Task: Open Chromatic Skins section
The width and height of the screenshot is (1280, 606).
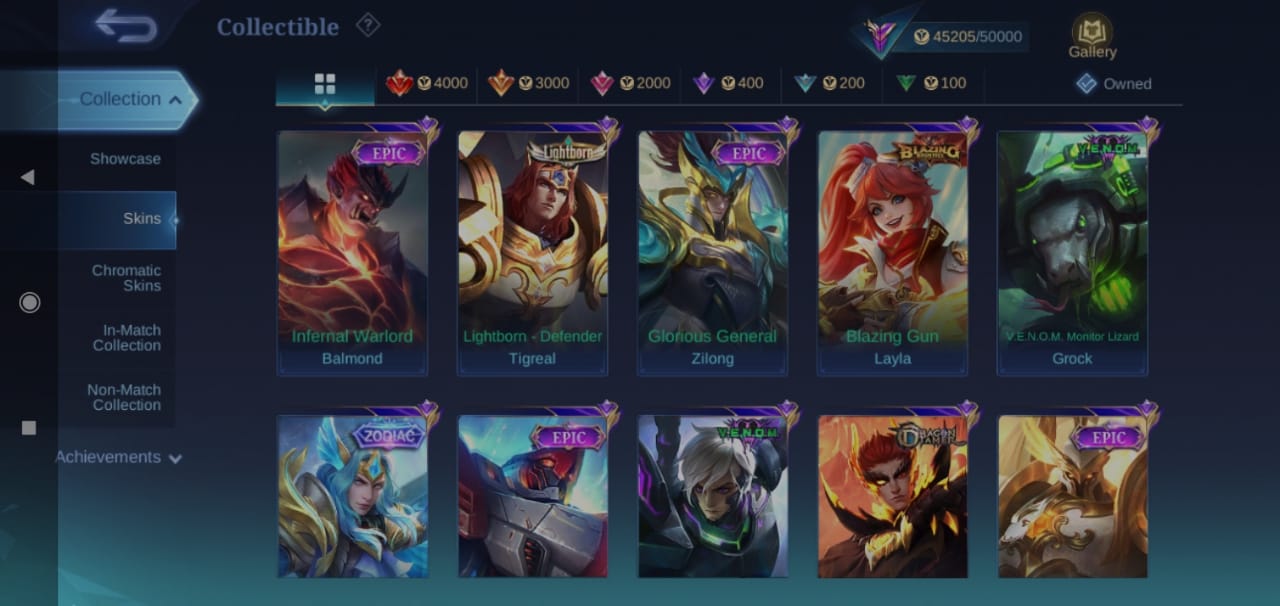Action: tap(126, 278)
